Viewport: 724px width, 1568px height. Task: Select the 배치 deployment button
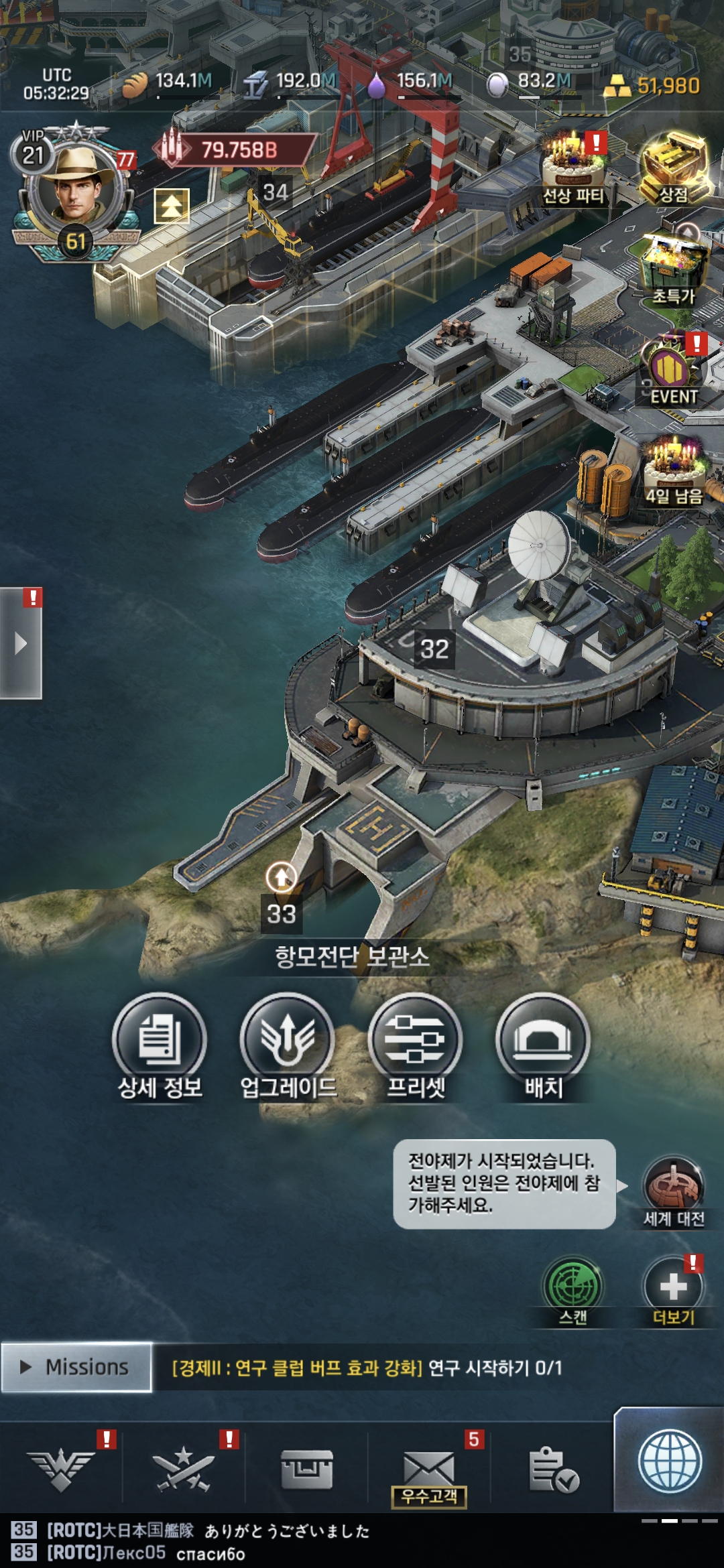543,1042
